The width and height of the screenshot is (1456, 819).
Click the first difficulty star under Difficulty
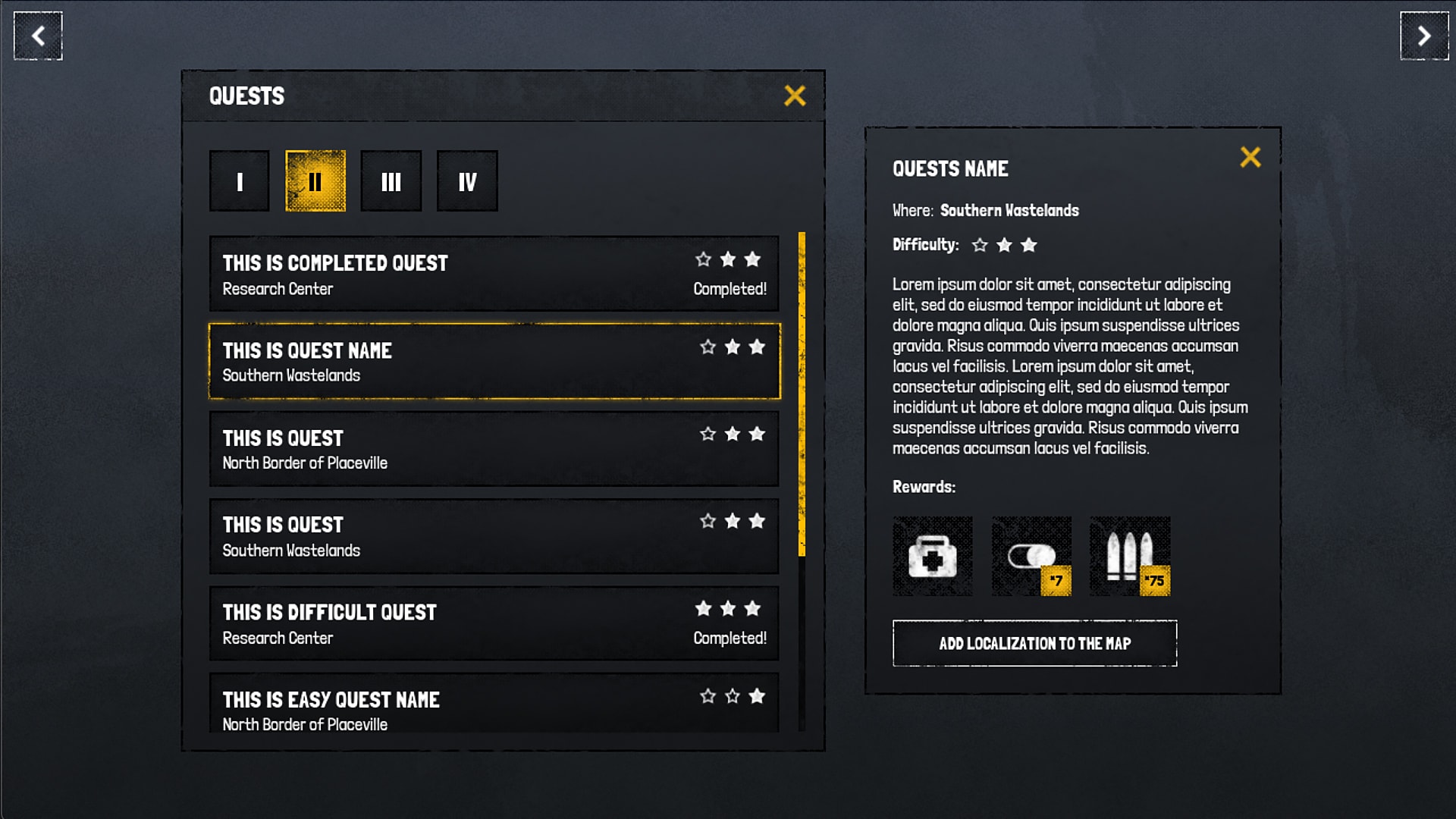click(979, 245)
